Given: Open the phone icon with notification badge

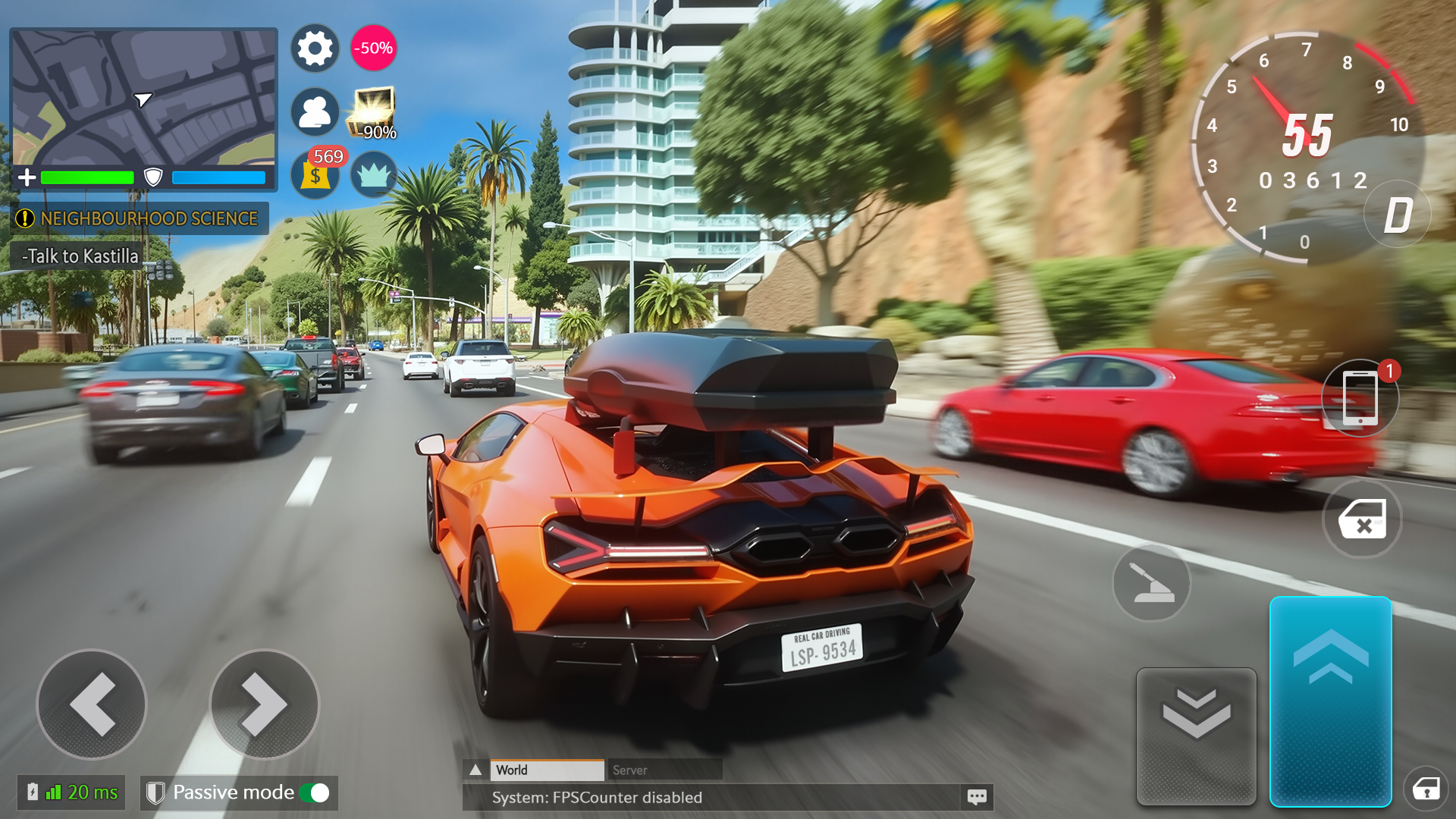Looking at the screenshot, I should point(1362,397).
